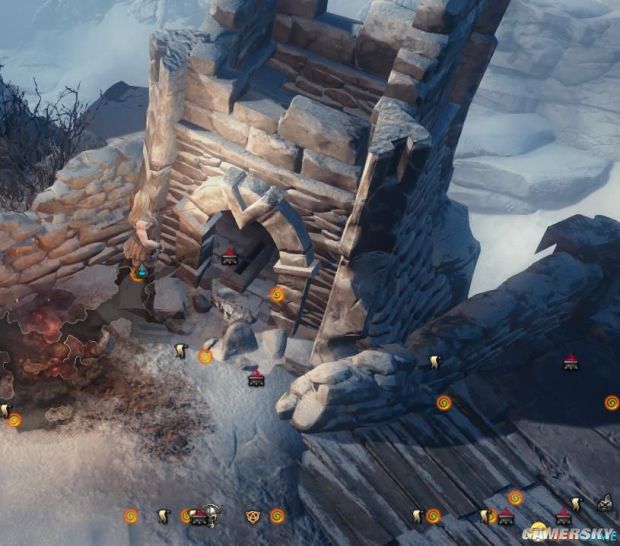Select the chest marker inside the stone archway
This screenshot has height=546, width=620.
(230, 256)
